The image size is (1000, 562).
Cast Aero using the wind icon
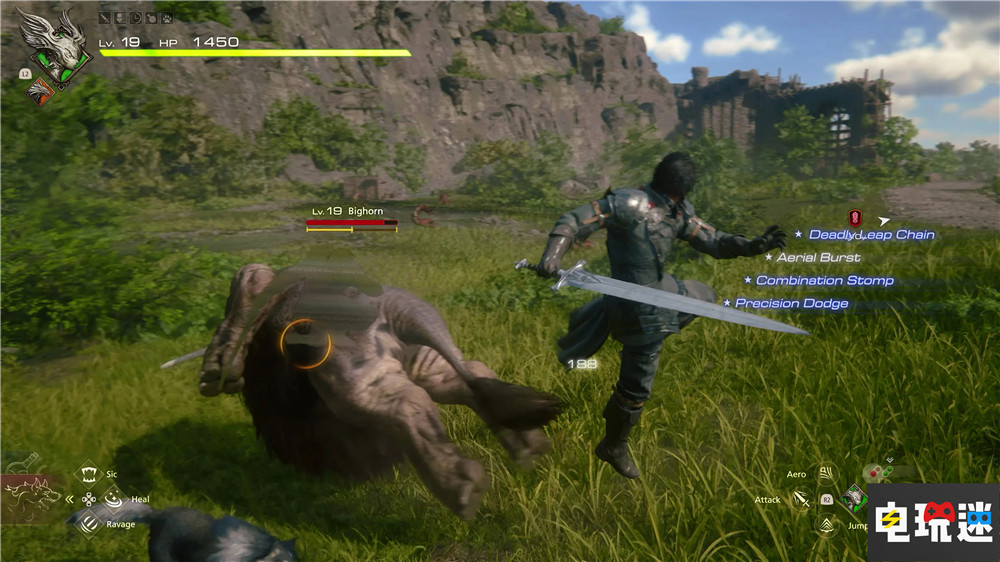pyautogui.click(x=826, y=474)
